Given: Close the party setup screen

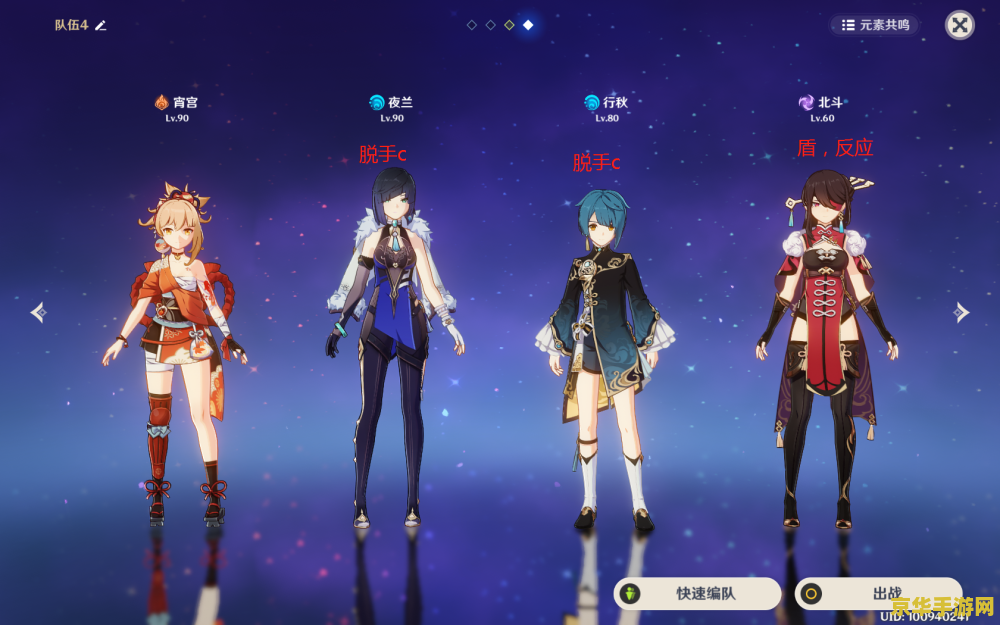Looking at the screenshot, I should [x=959, y=25].
